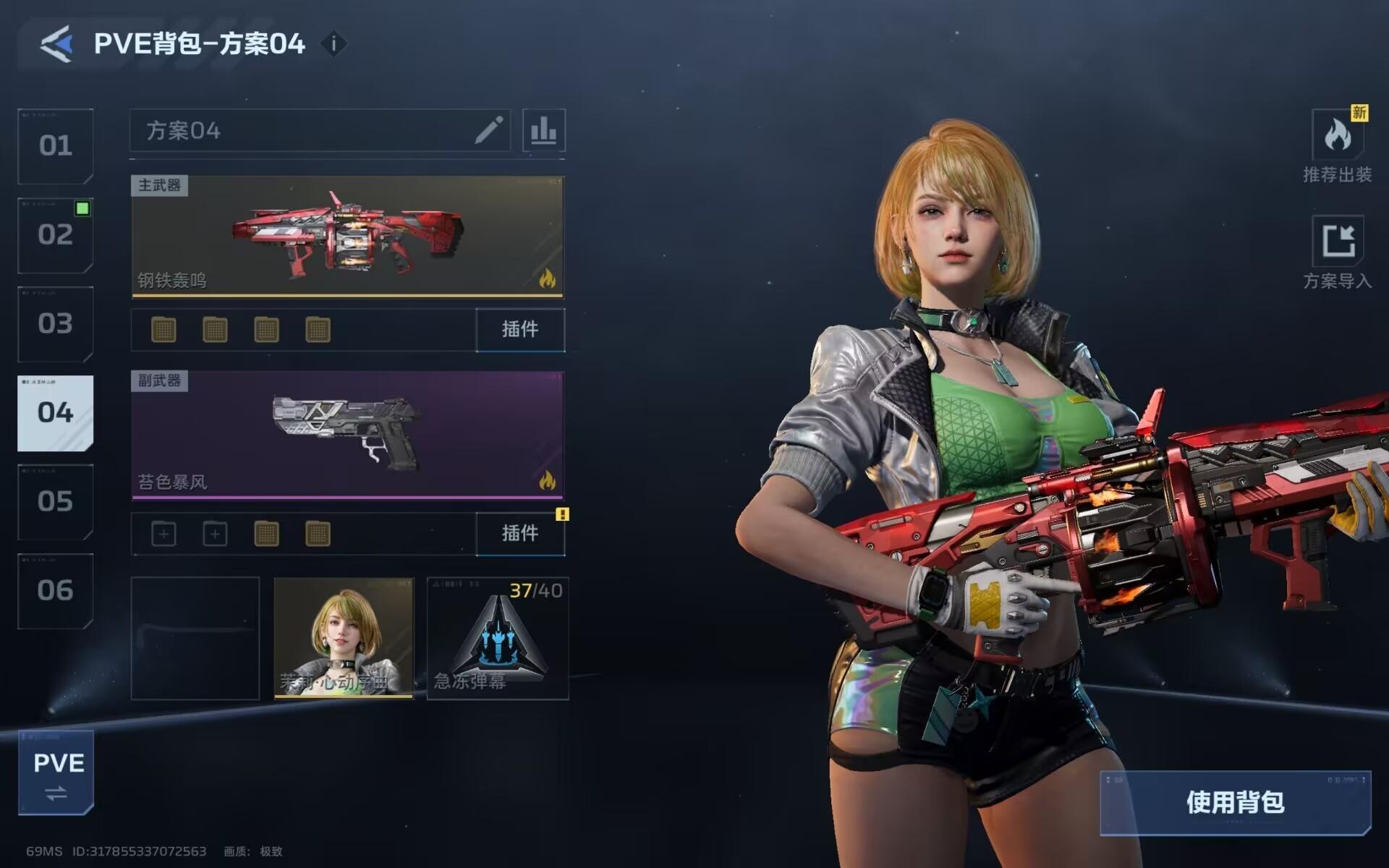Select the primary weapon 钢铁轰鸣 slot
This screenshot has width=1389, height=868.
[347, 236]
